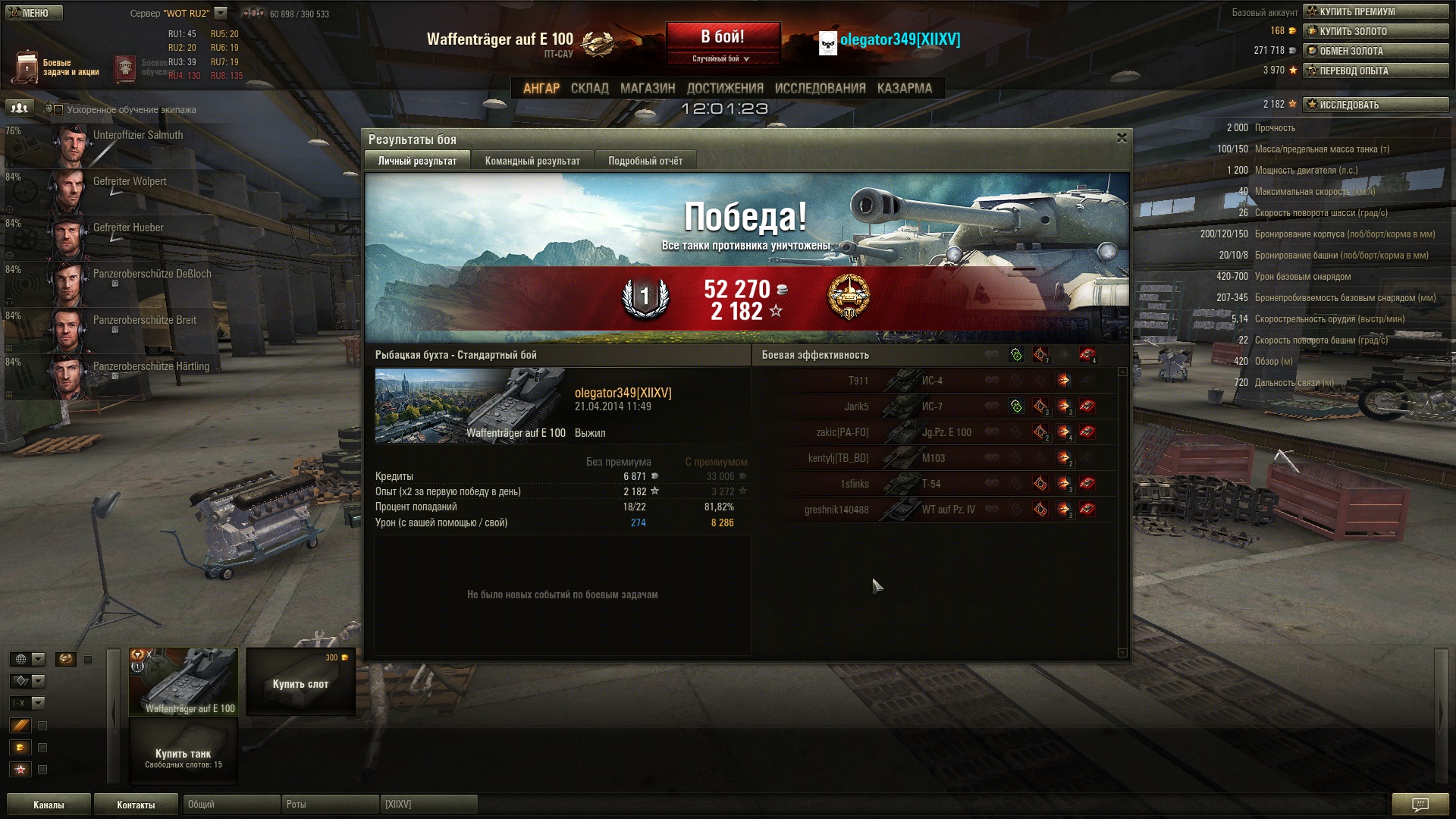Open the МАГАЗИН section
This screenshot has height=819, width=1456.
coord(647,89)
